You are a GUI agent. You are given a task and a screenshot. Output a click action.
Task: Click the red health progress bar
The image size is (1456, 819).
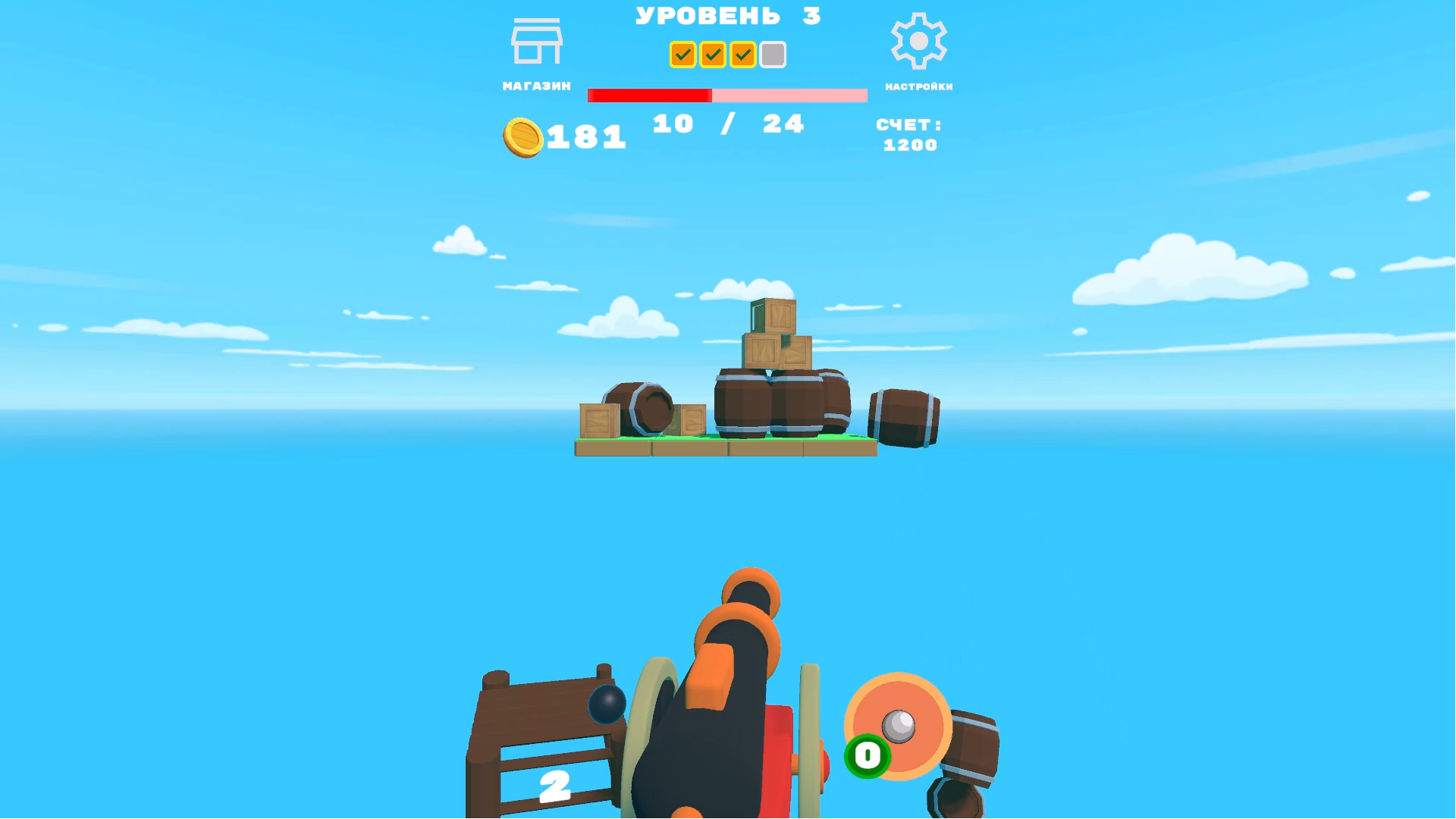click(x=651, y=95)
